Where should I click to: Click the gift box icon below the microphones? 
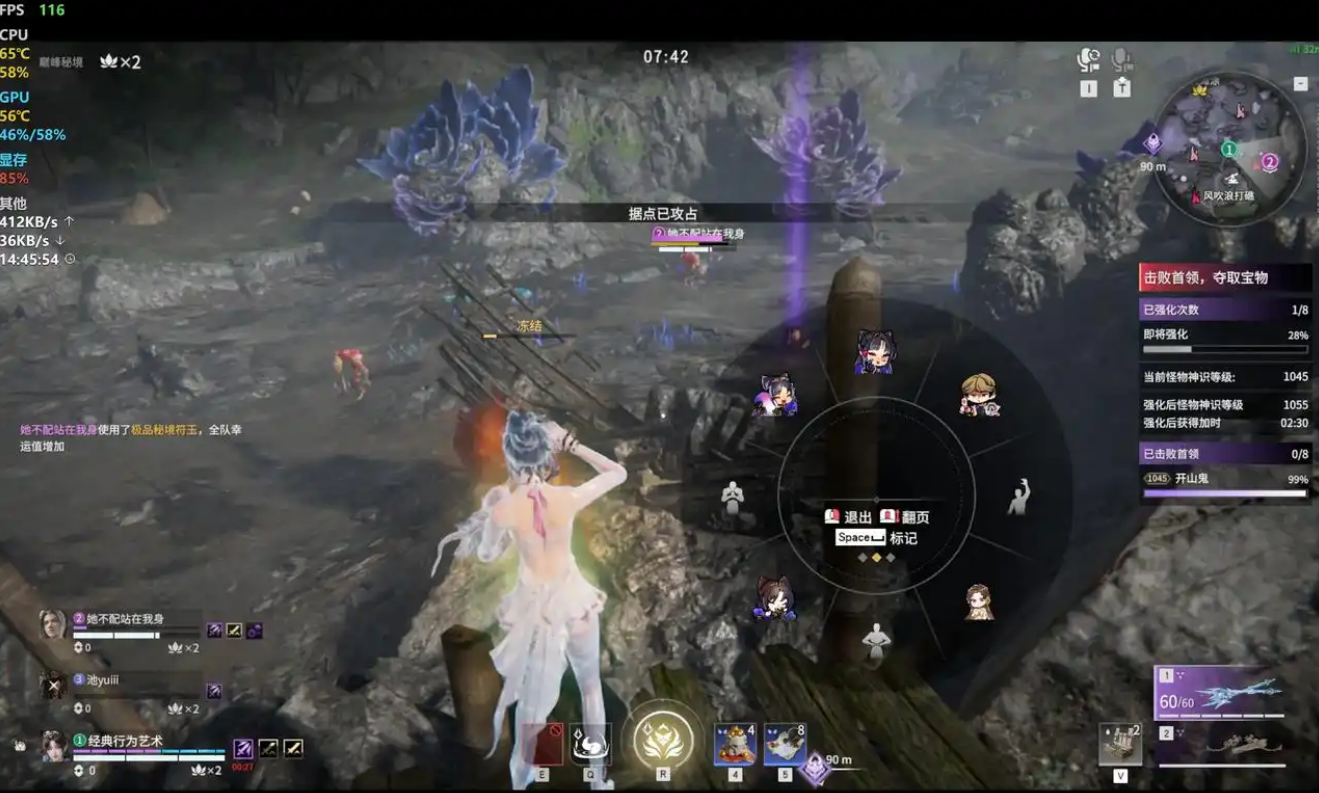pos(1122,87)
